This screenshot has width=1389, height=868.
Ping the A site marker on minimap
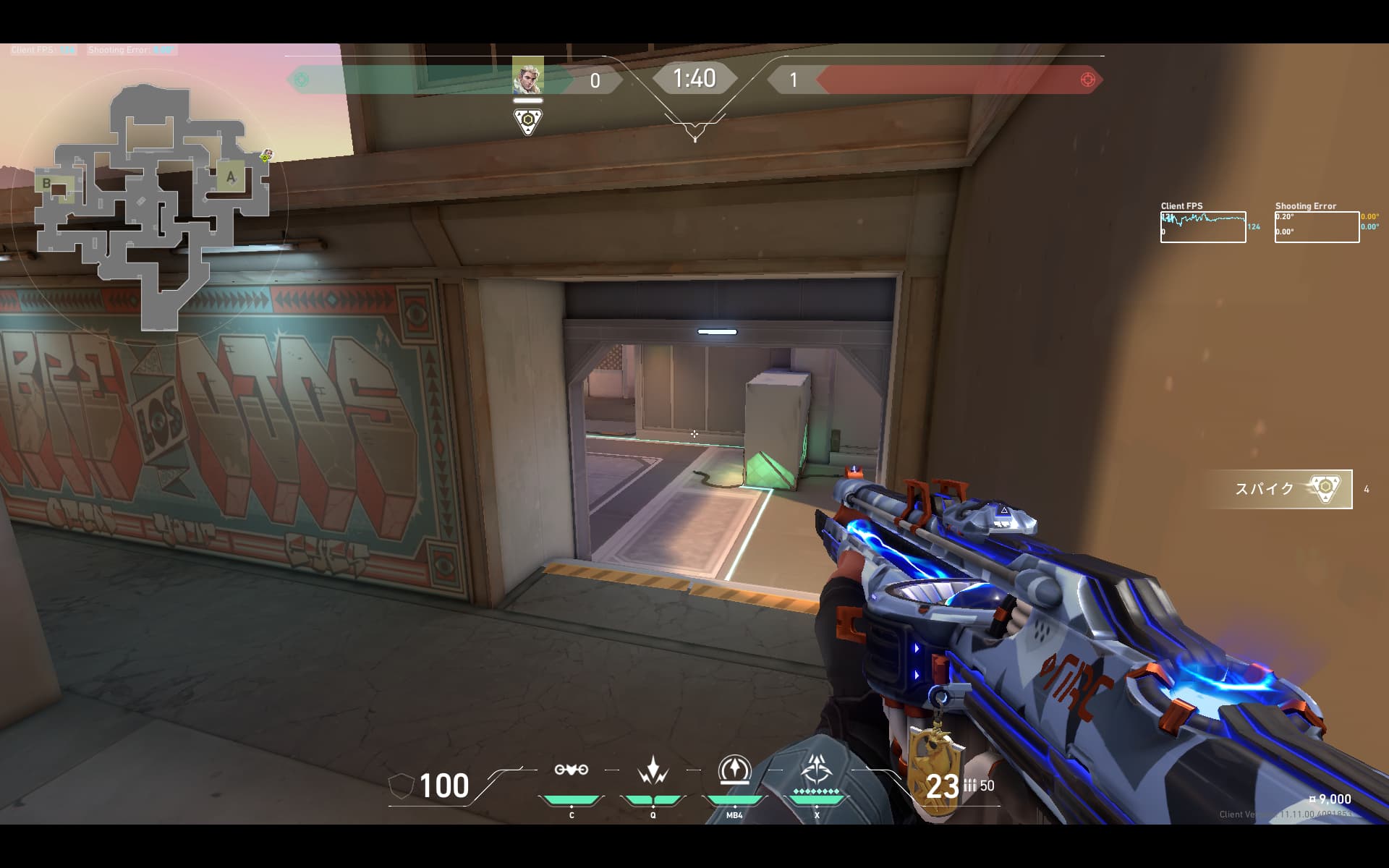(x=231, y=176)
